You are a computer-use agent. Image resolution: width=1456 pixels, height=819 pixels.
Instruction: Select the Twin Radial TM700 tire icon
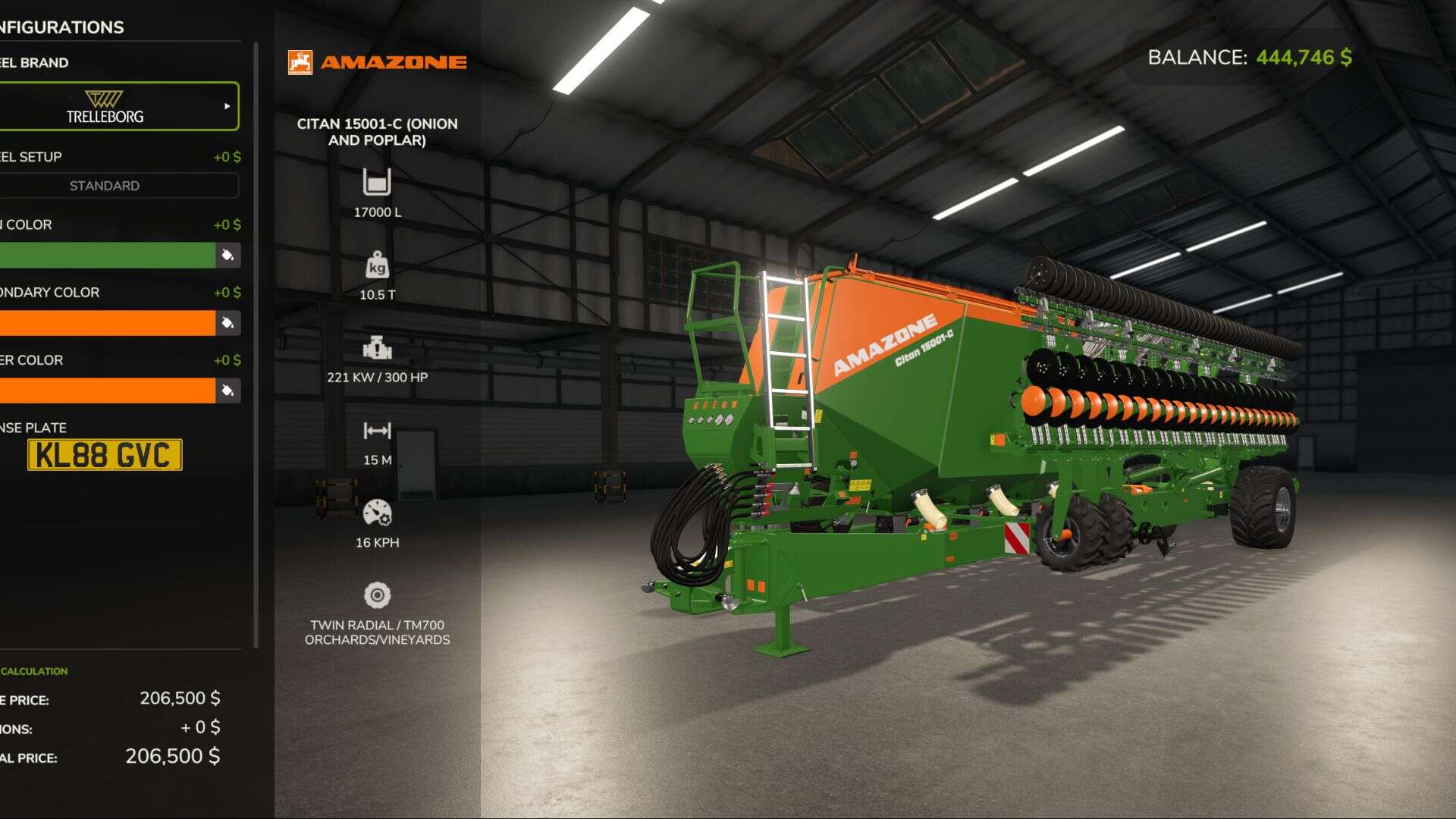tap(377, 595)
